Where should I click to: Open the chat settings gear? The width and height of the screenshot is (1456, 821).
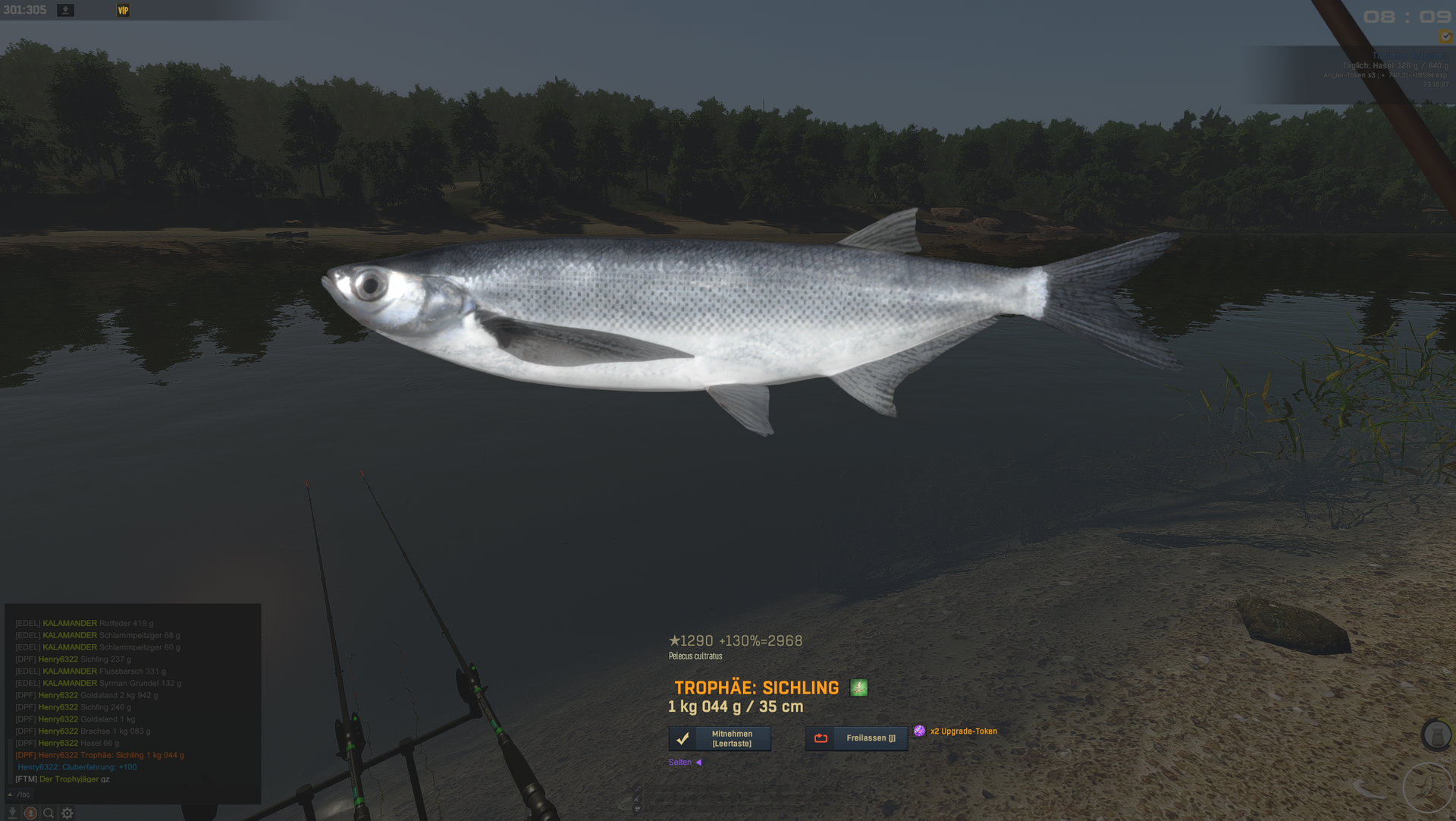pyautogui.click(x=67, y=813)
